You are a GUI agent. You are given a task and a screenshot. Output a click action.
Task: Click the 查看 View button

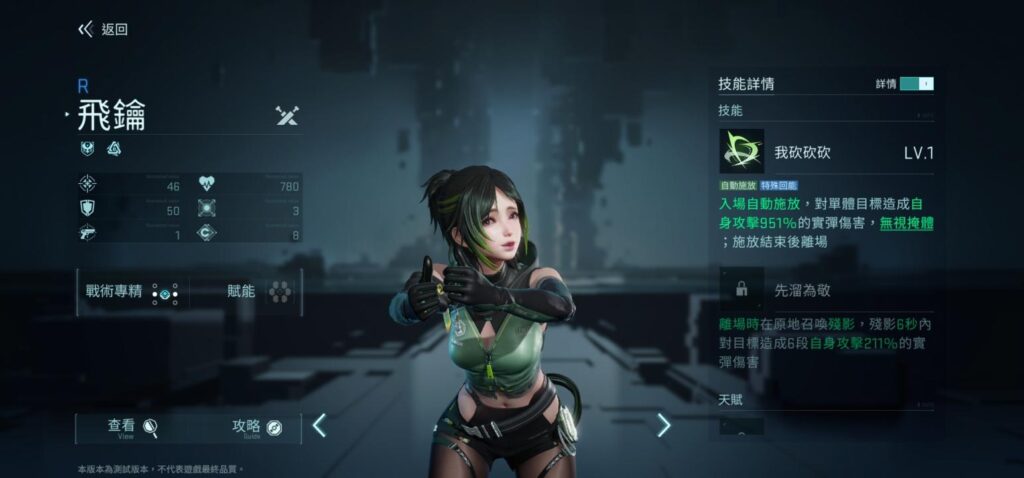[x=133, y=428]
